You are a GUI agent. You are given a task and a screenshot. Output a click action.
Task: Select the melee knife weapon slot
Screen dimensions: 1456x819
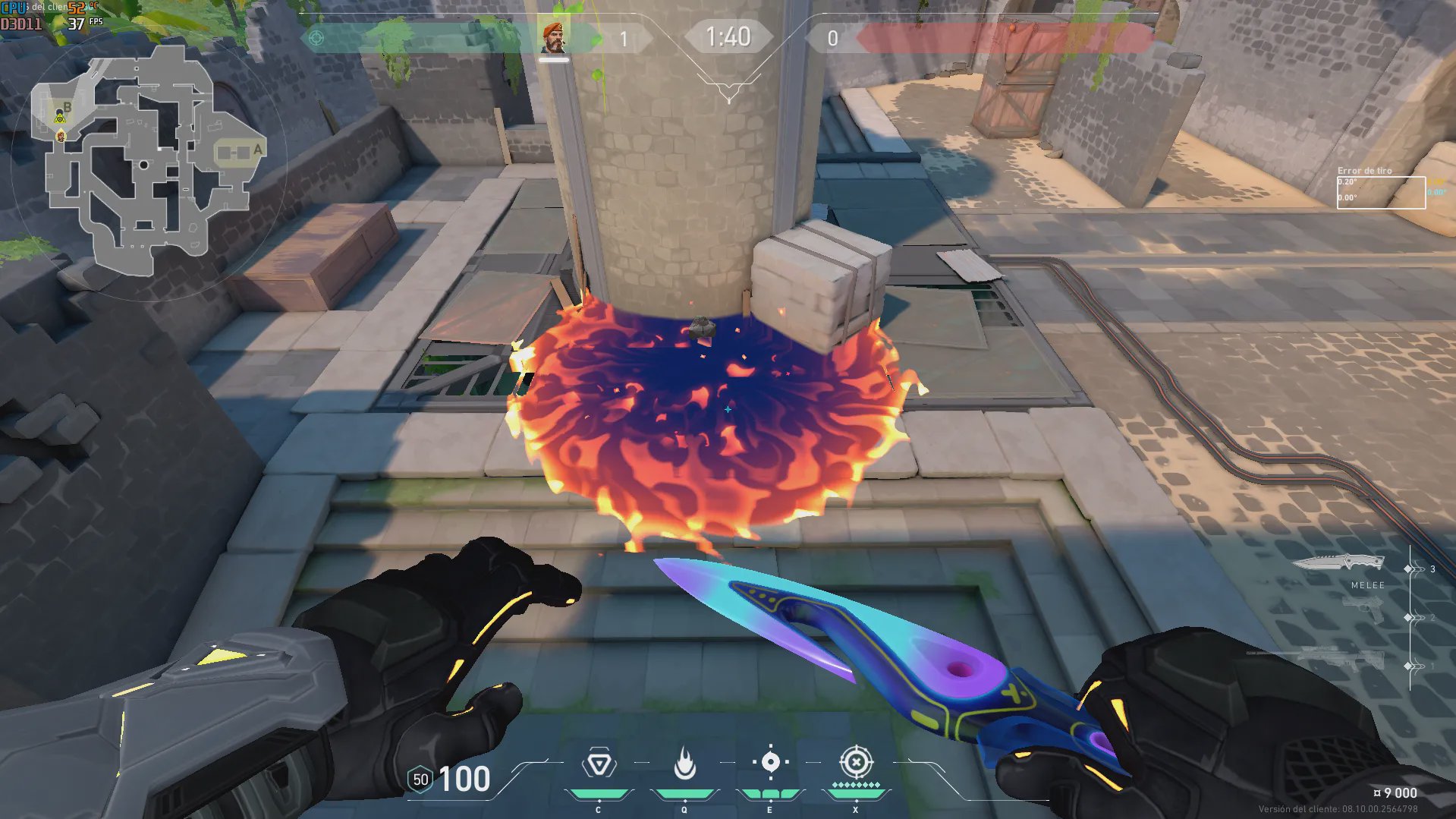(x=1338, y=564)
